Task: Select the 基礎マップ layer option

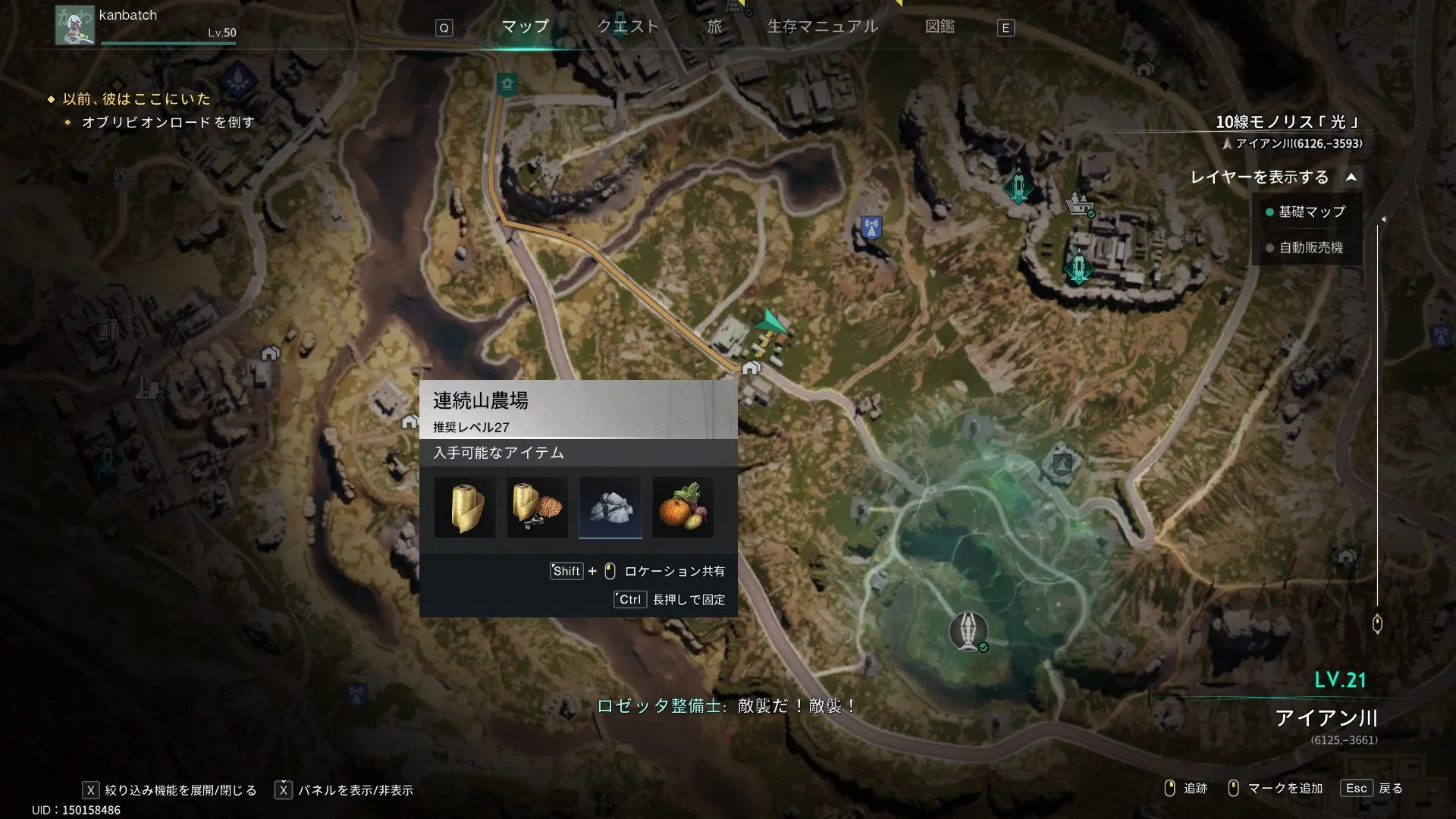Action: coord(1310,212)
